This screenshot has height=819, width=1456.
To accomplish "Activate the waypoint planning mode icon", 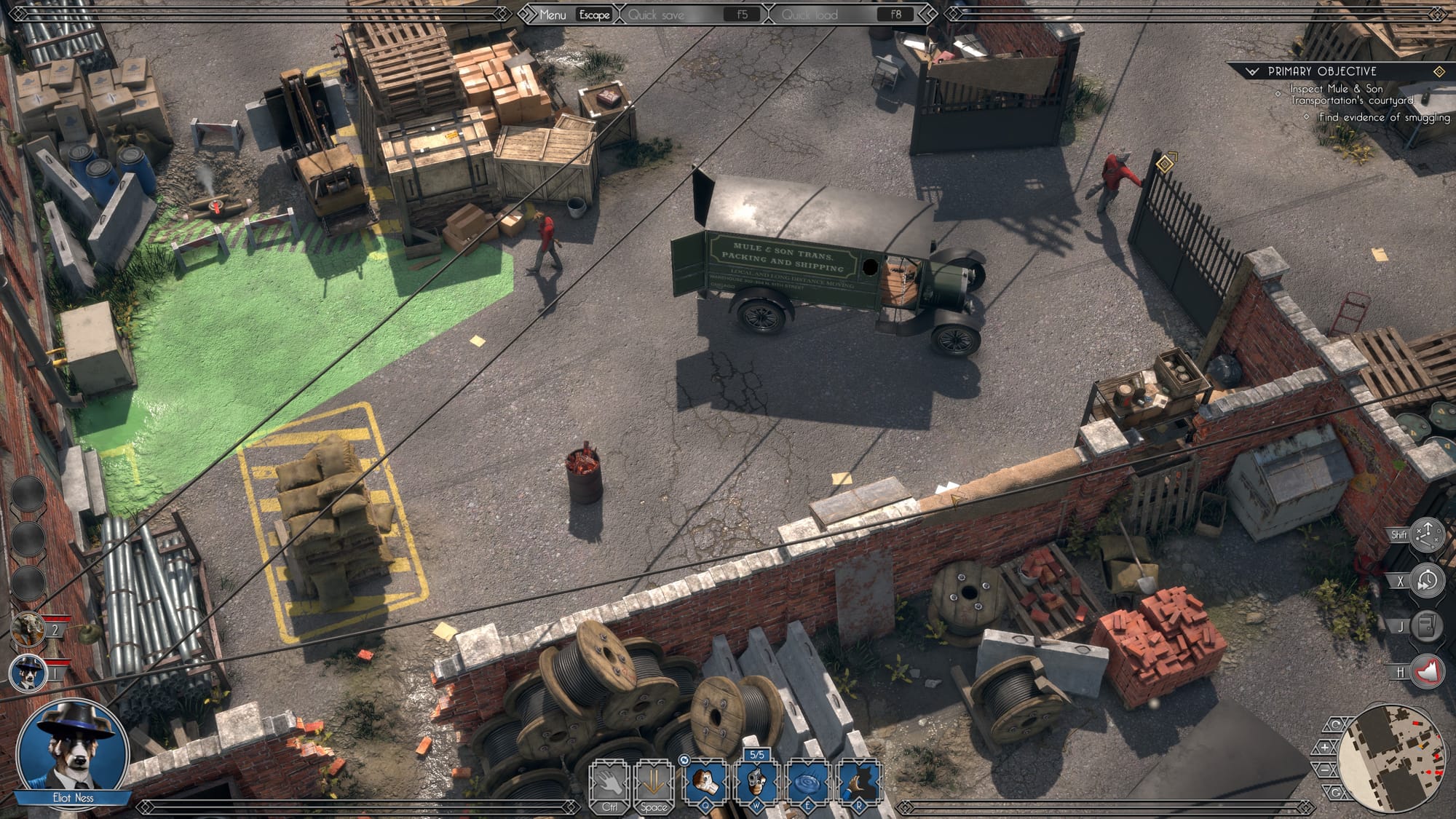I will coord(1426,534).
